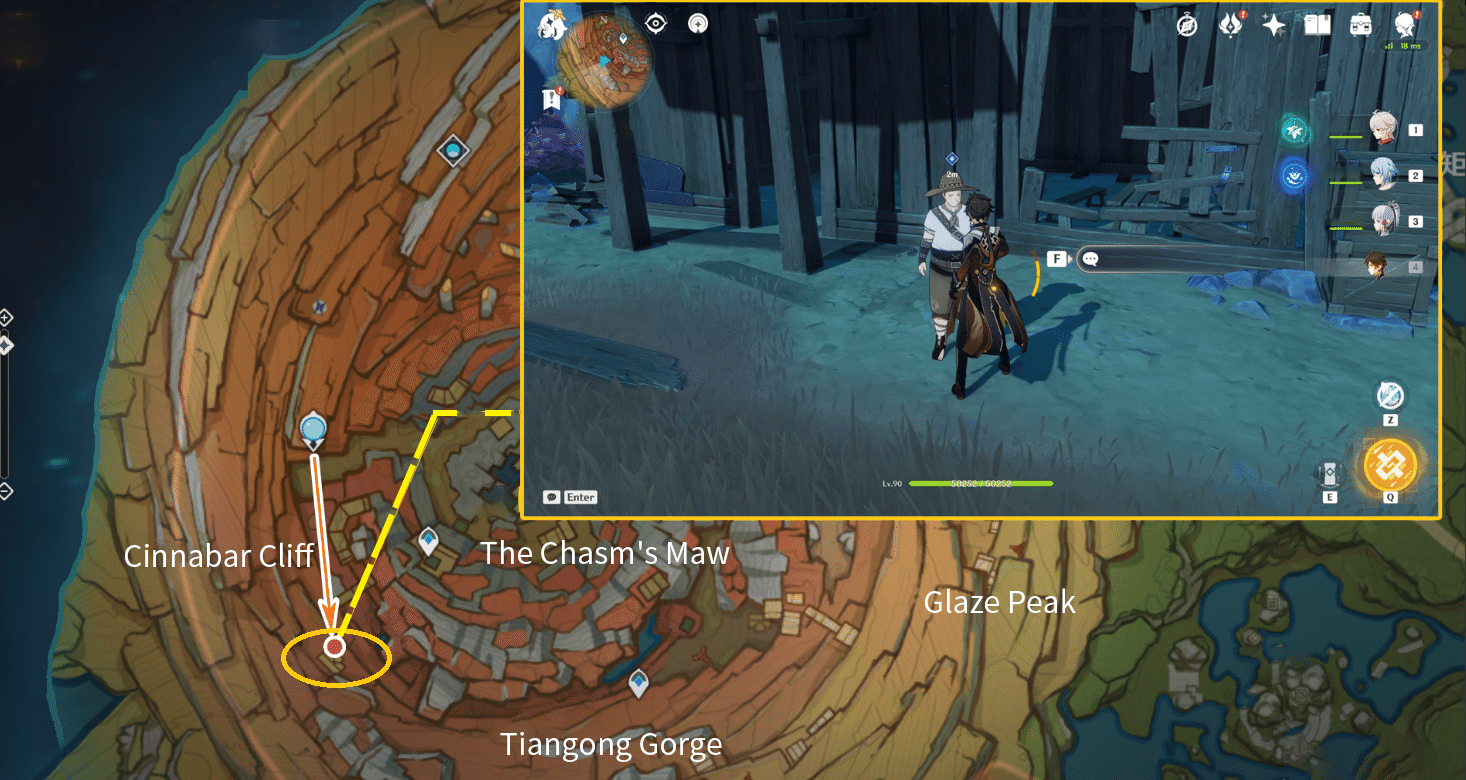Open the Battle Pass wings icon
The width and height of the screenshot is (1466, 780).
tap(1230, 25)
